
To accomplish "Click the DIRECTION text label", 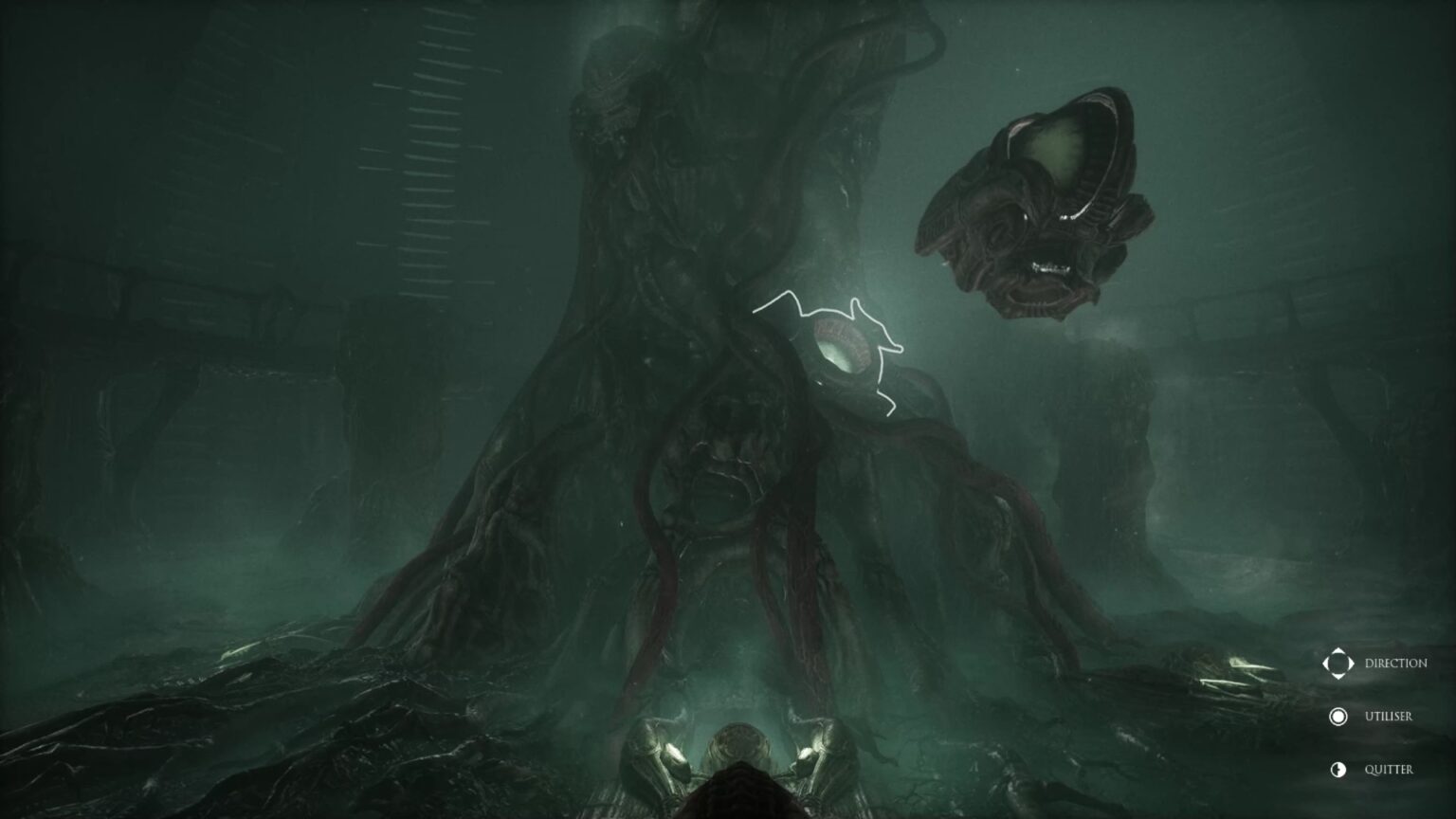I will (1395, 664).
